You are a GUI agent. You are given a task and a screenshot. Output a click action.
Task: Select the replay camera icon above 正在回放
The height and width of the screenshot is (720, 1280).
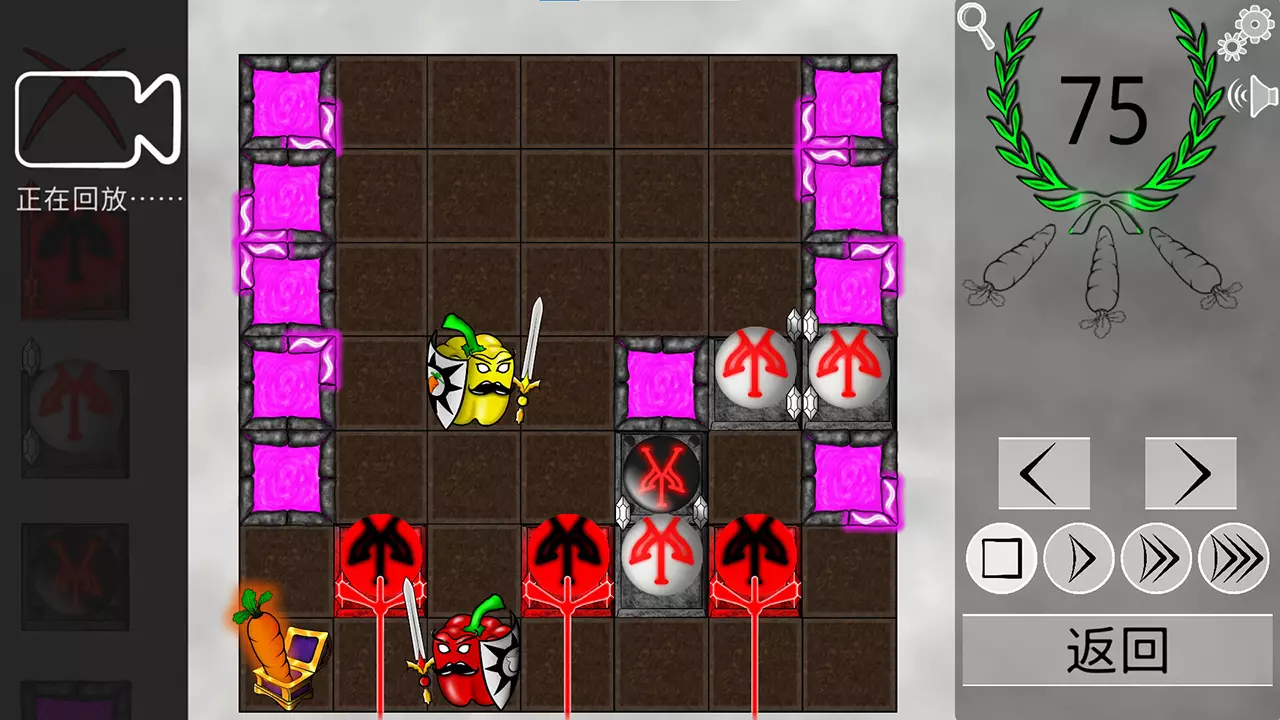97,117
